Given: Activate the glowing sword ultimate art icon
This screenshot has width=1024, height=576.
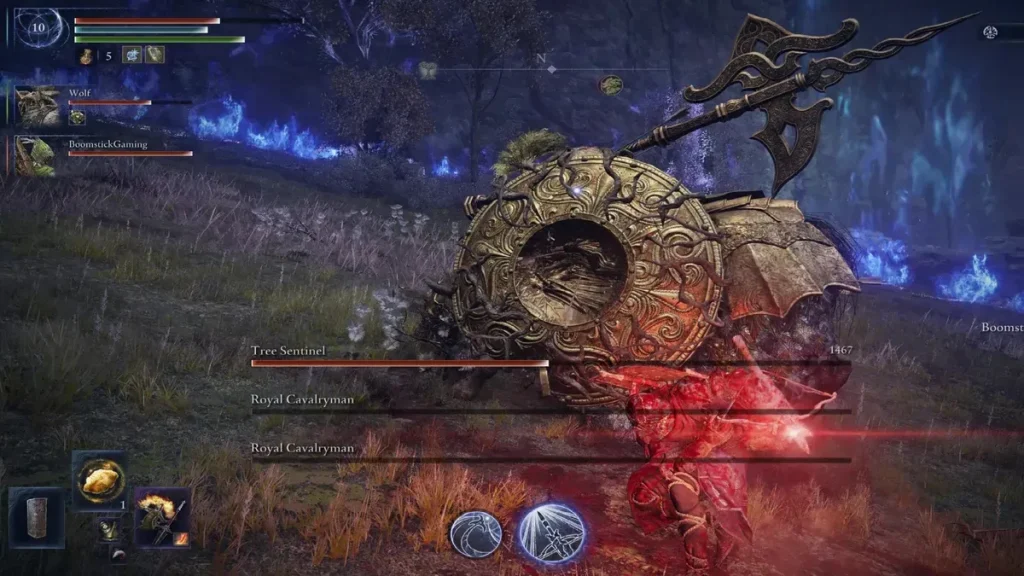Looking at the screenshot, I should (551, 532).
